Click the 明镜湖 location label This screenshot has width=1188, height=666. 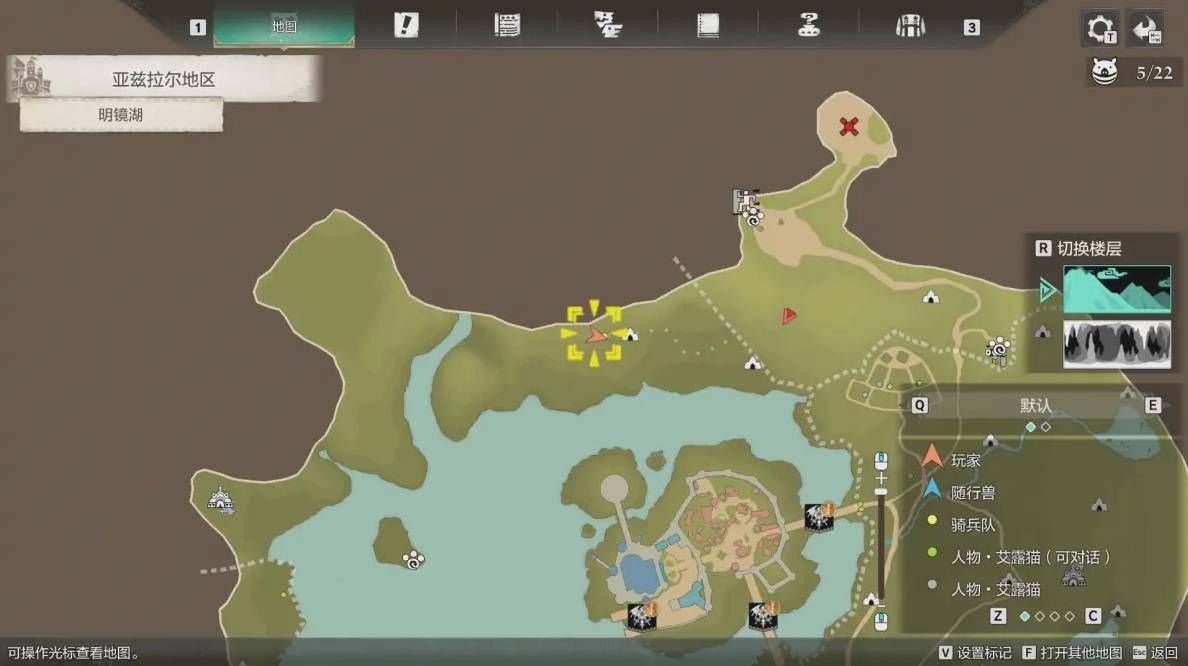tap(121, 115)
